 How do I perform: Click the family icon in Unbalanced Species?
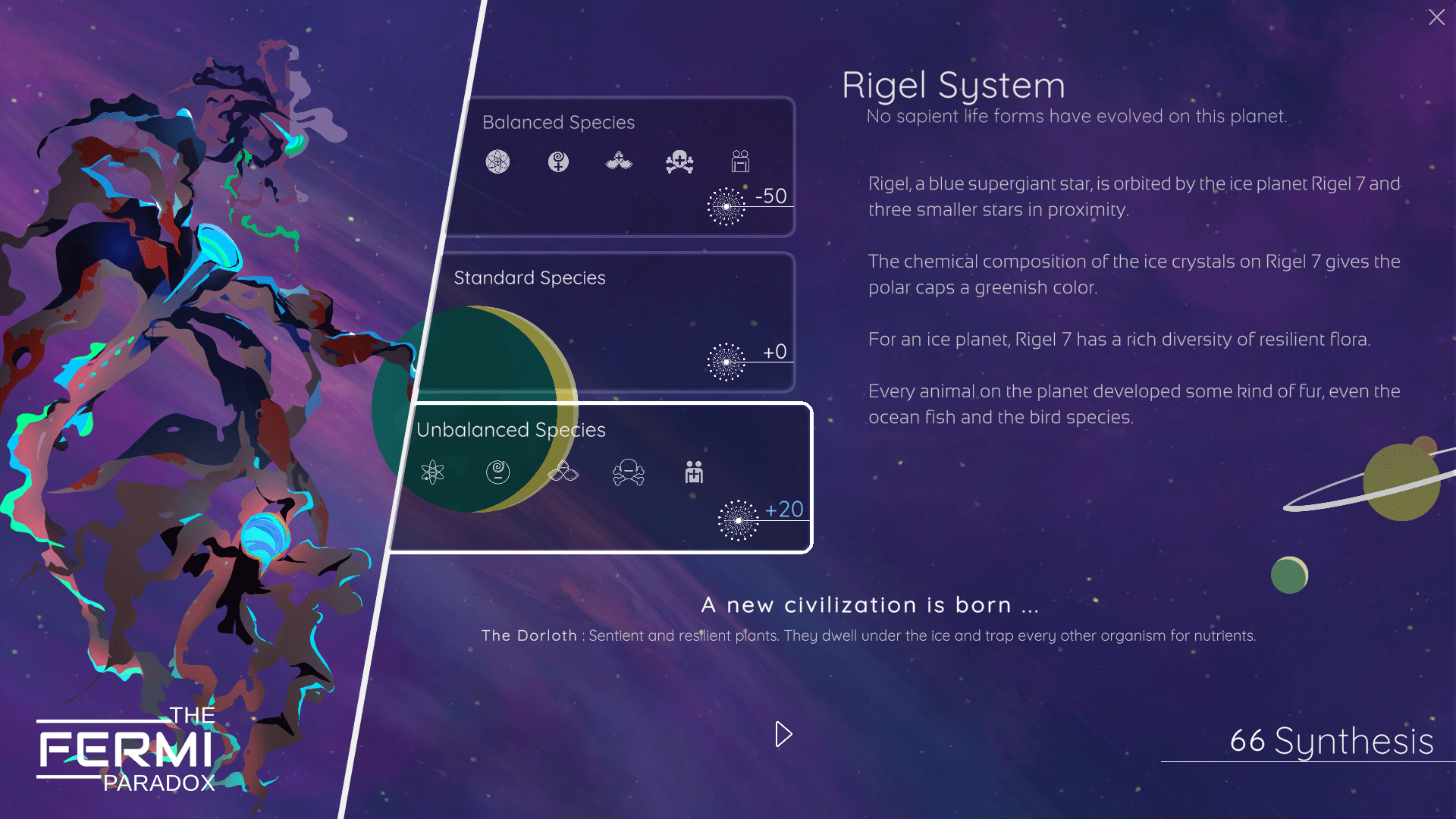point(694,472)
